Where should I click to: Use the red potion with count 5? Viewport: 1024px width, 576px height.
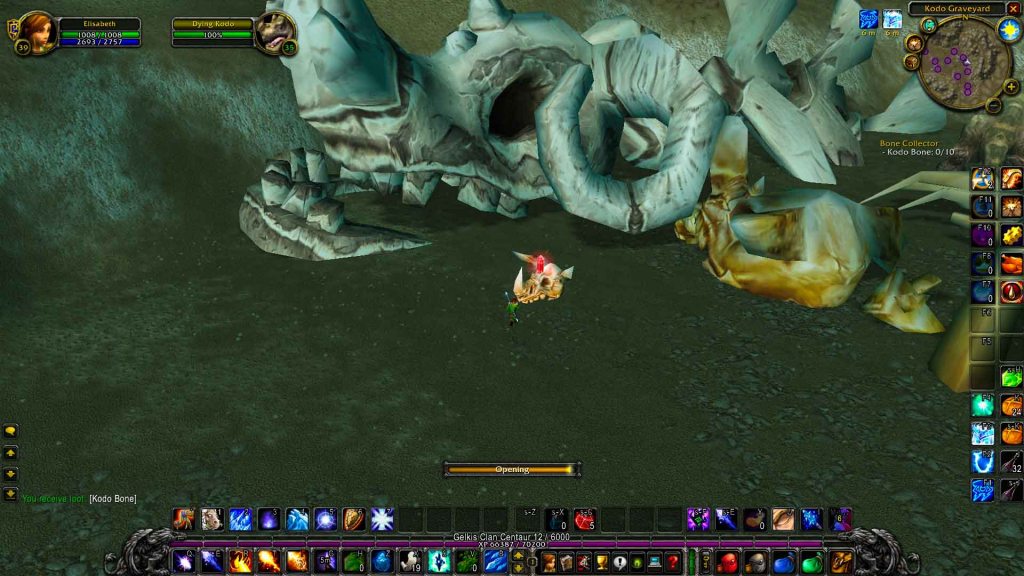[585, 519]
